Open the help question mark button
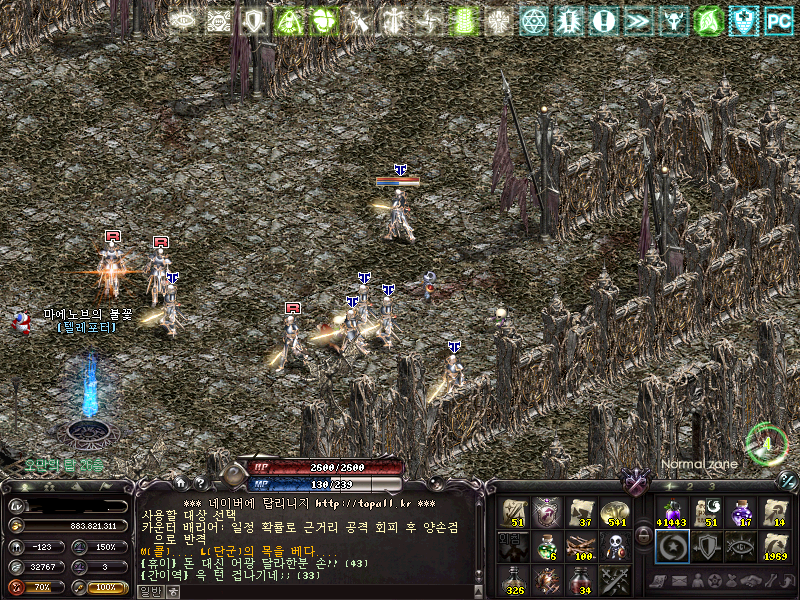Viewport: 800px width, 600px height. click(199, 482)
